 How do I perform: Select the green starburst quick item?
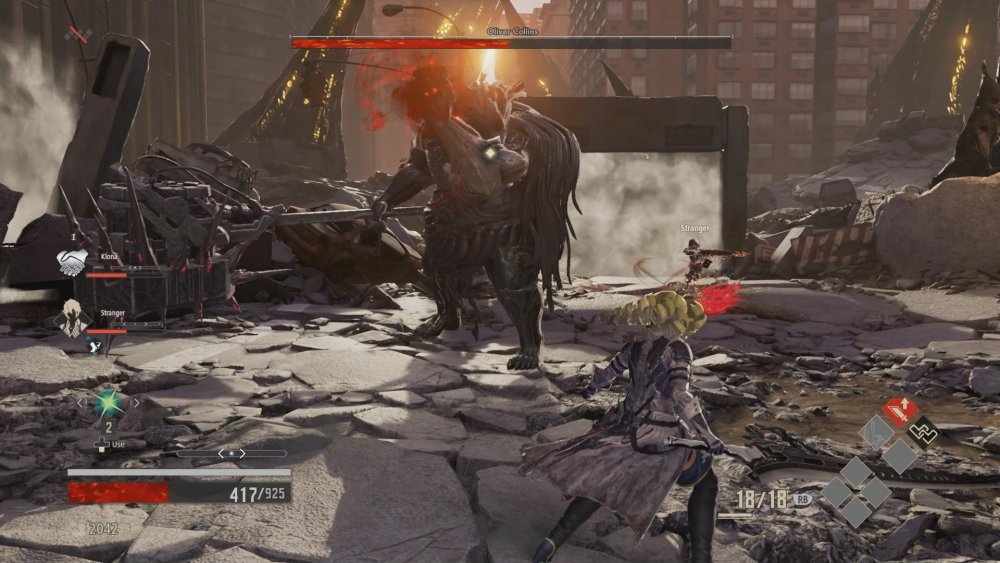[107, 402]
